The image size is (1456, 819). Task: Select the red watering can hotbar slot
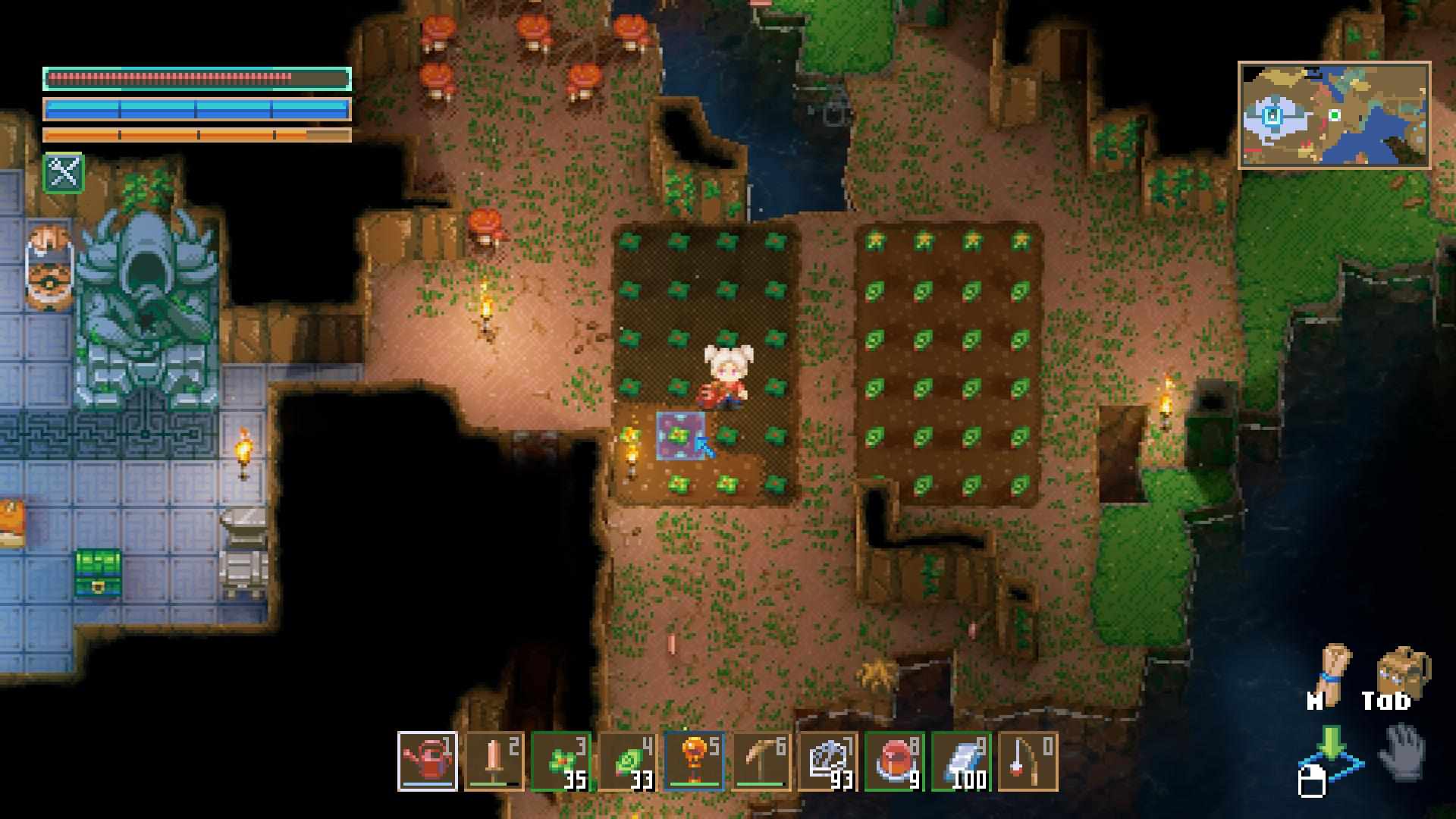tap(428, 761)
